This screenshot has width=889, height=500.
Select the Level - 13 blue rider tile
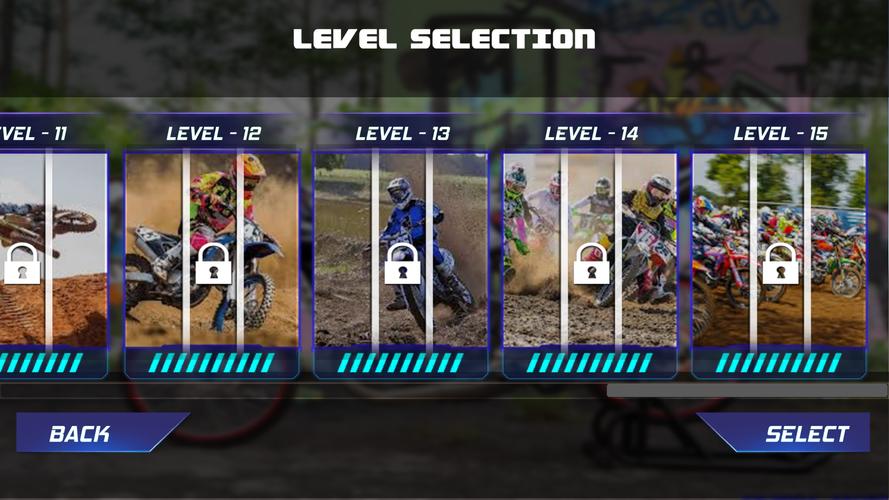(401, 250)
